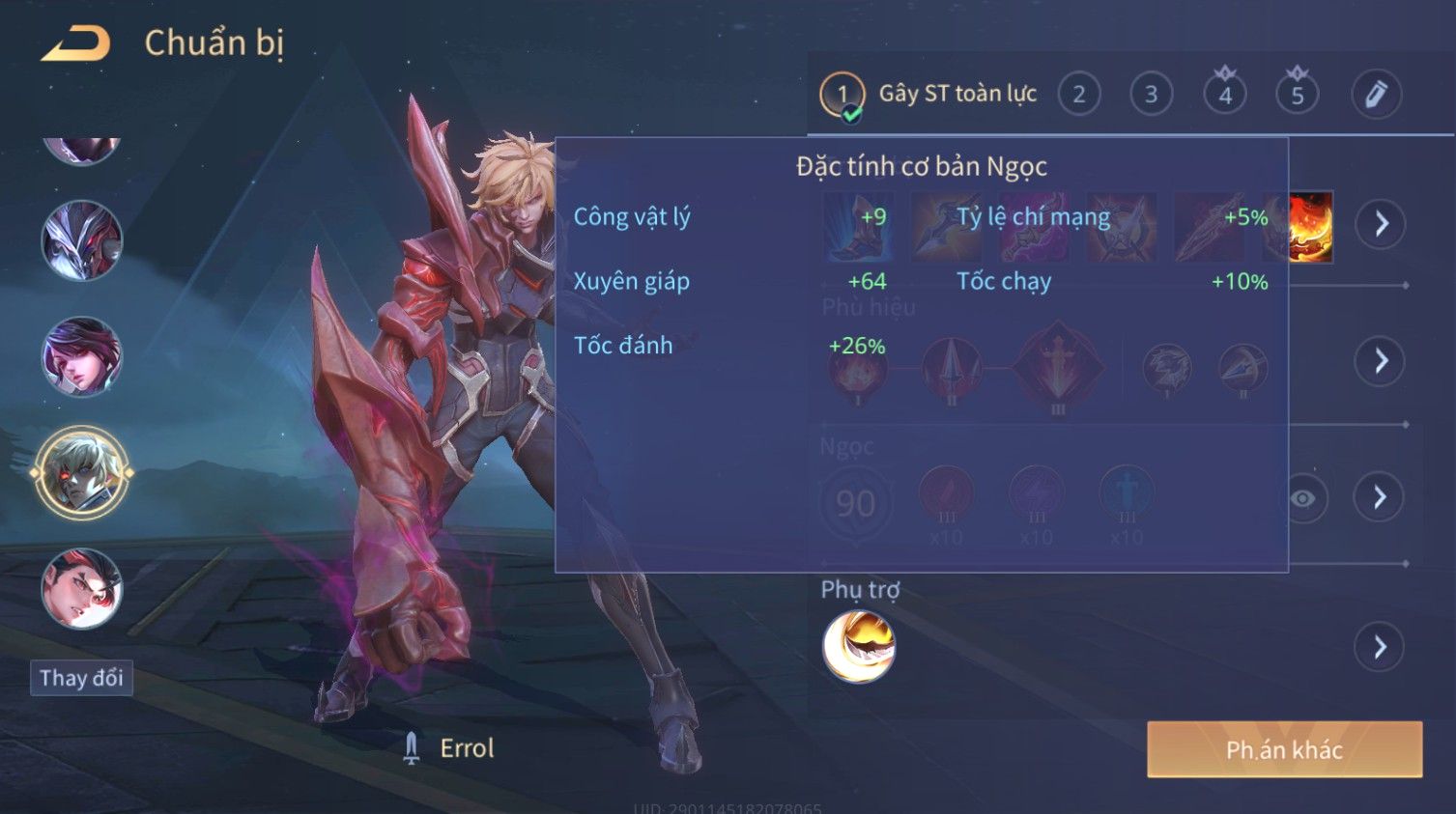This screenshot has width=1456, height=814.
Task: Select build preset 1 Gây ST toàn lực
Action: click(842, 95)
